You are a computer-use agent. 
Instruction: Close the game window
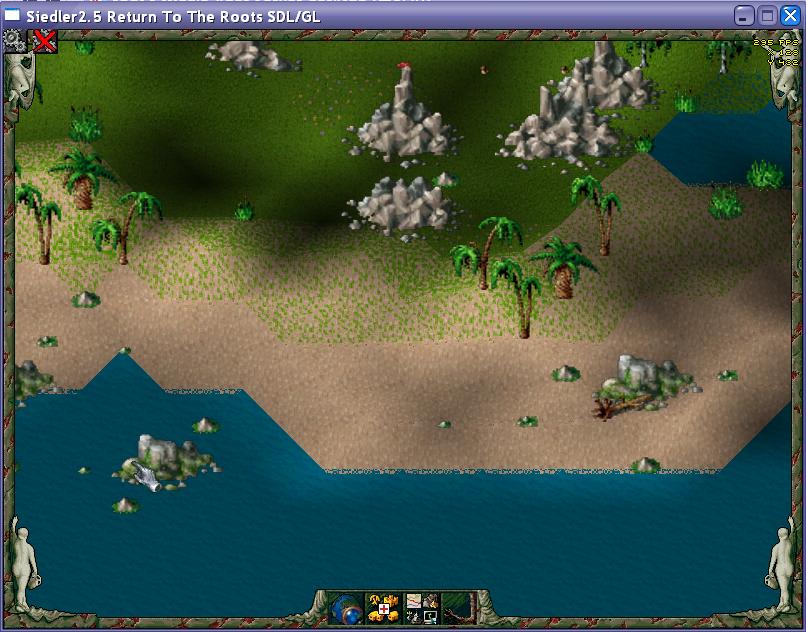point(790,15)
